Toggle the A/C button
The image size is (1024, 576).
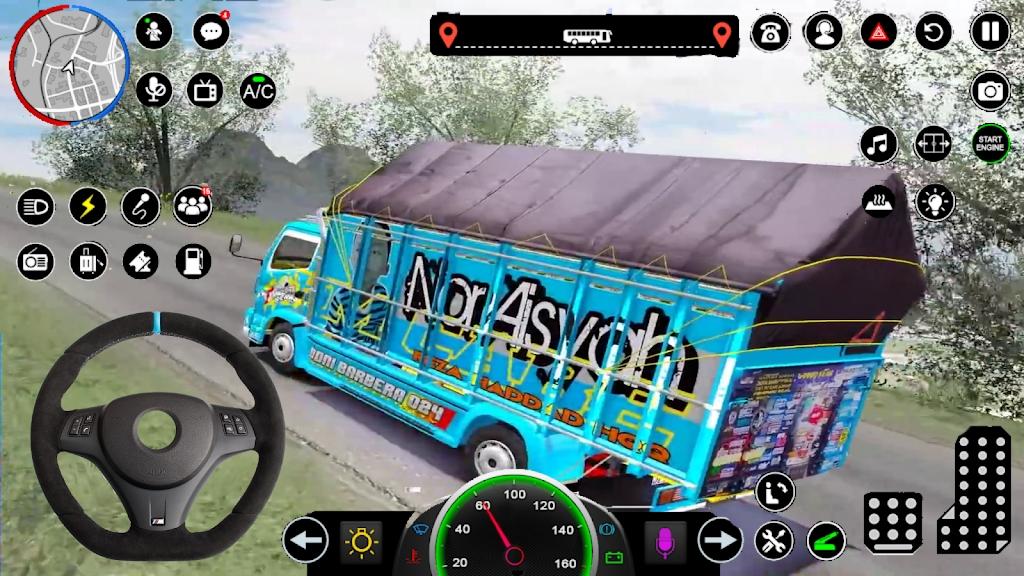[258, 91]
